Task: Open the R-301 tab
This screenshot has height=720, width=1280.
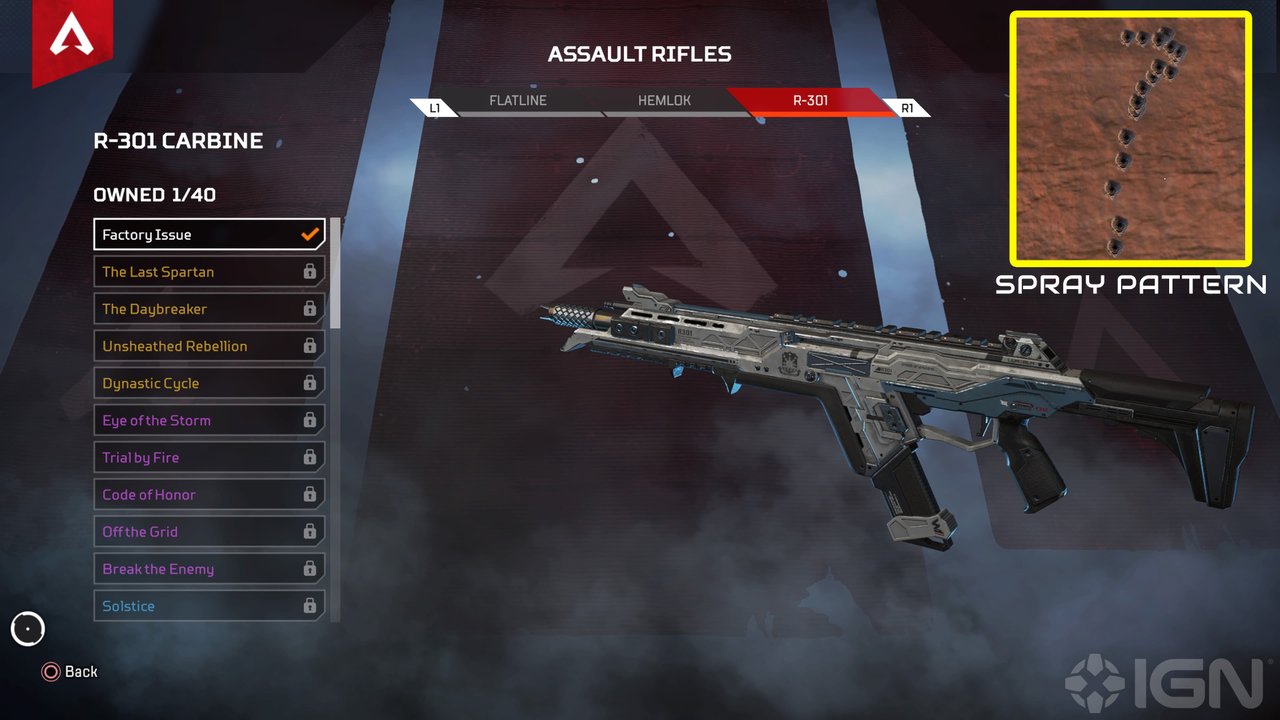Action: [810, 102]
